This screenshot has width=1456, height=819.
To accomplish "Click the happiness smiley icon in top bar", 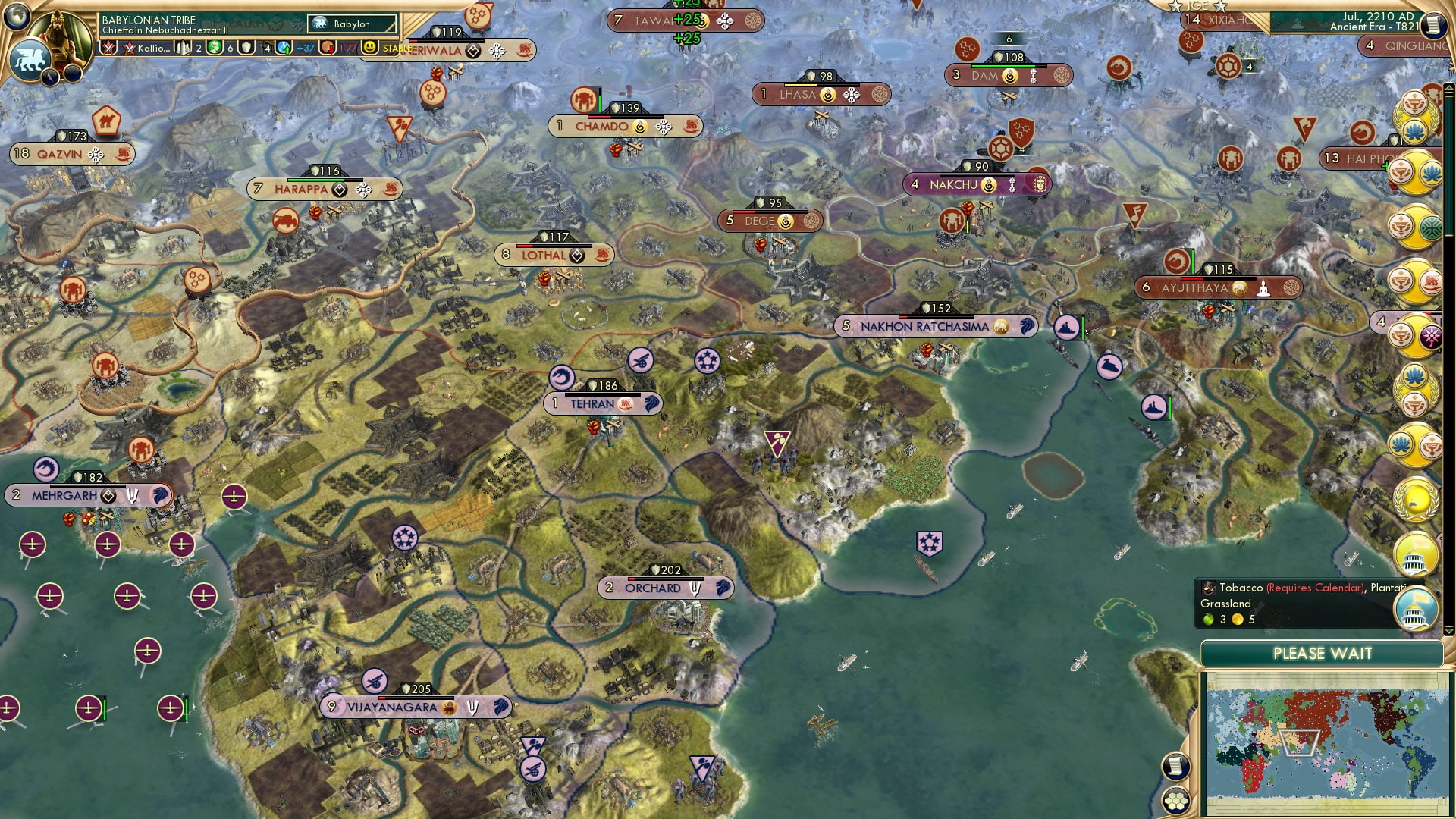I will [x=369, y=49].
